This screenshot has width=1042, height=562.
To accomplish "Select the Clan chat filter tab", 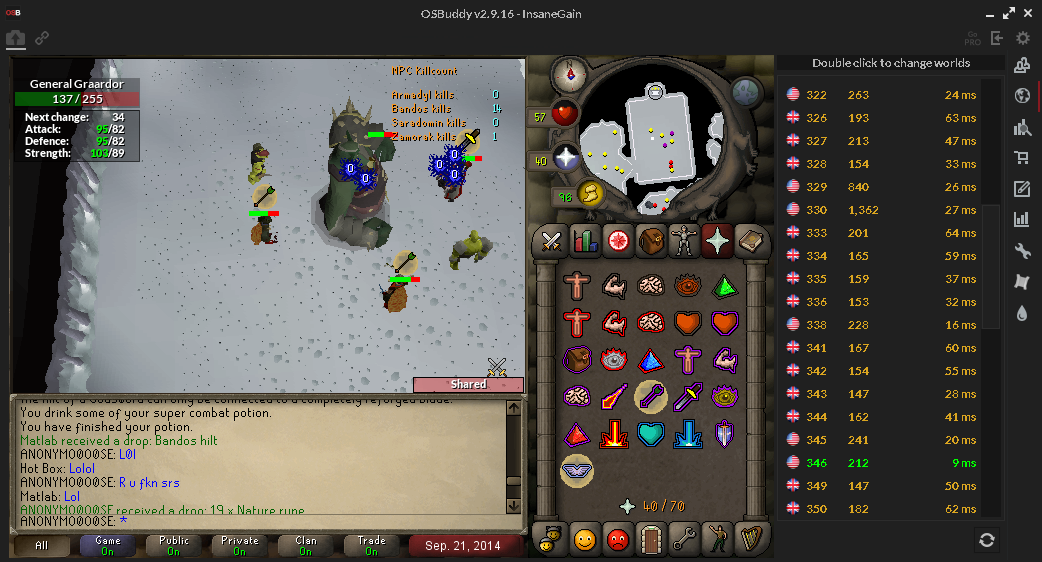I will pos(306,546).
